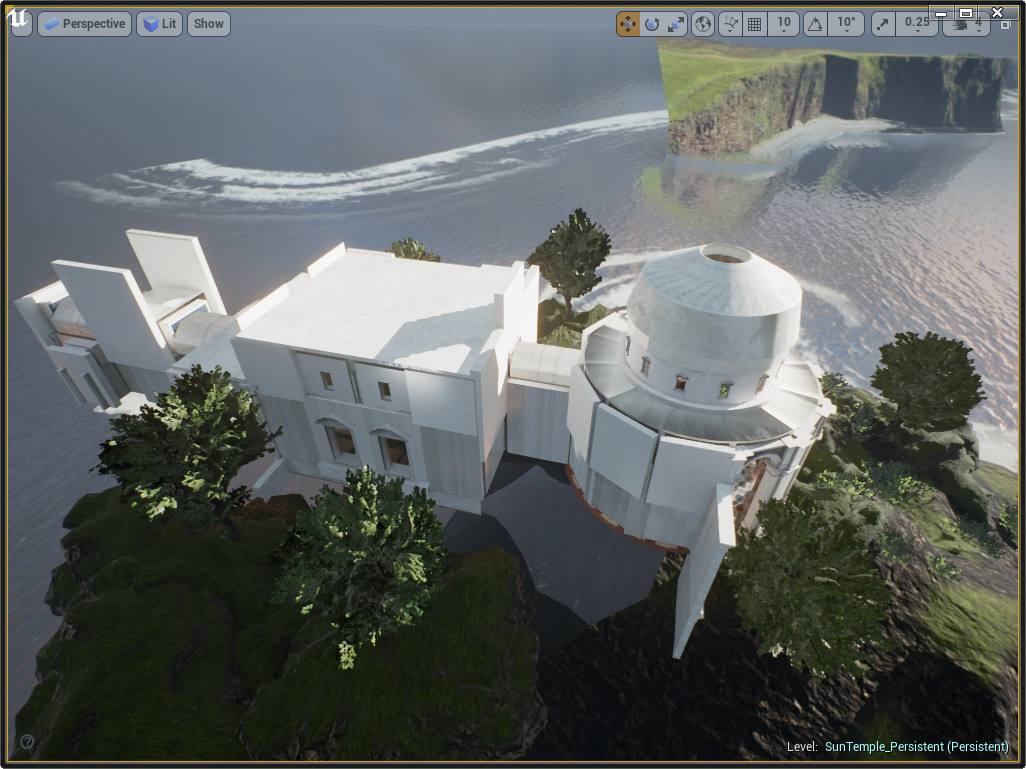Select the translate (move) gizmo tool
The width and height of the screenshot is (1026, 769).
(628, 24)
